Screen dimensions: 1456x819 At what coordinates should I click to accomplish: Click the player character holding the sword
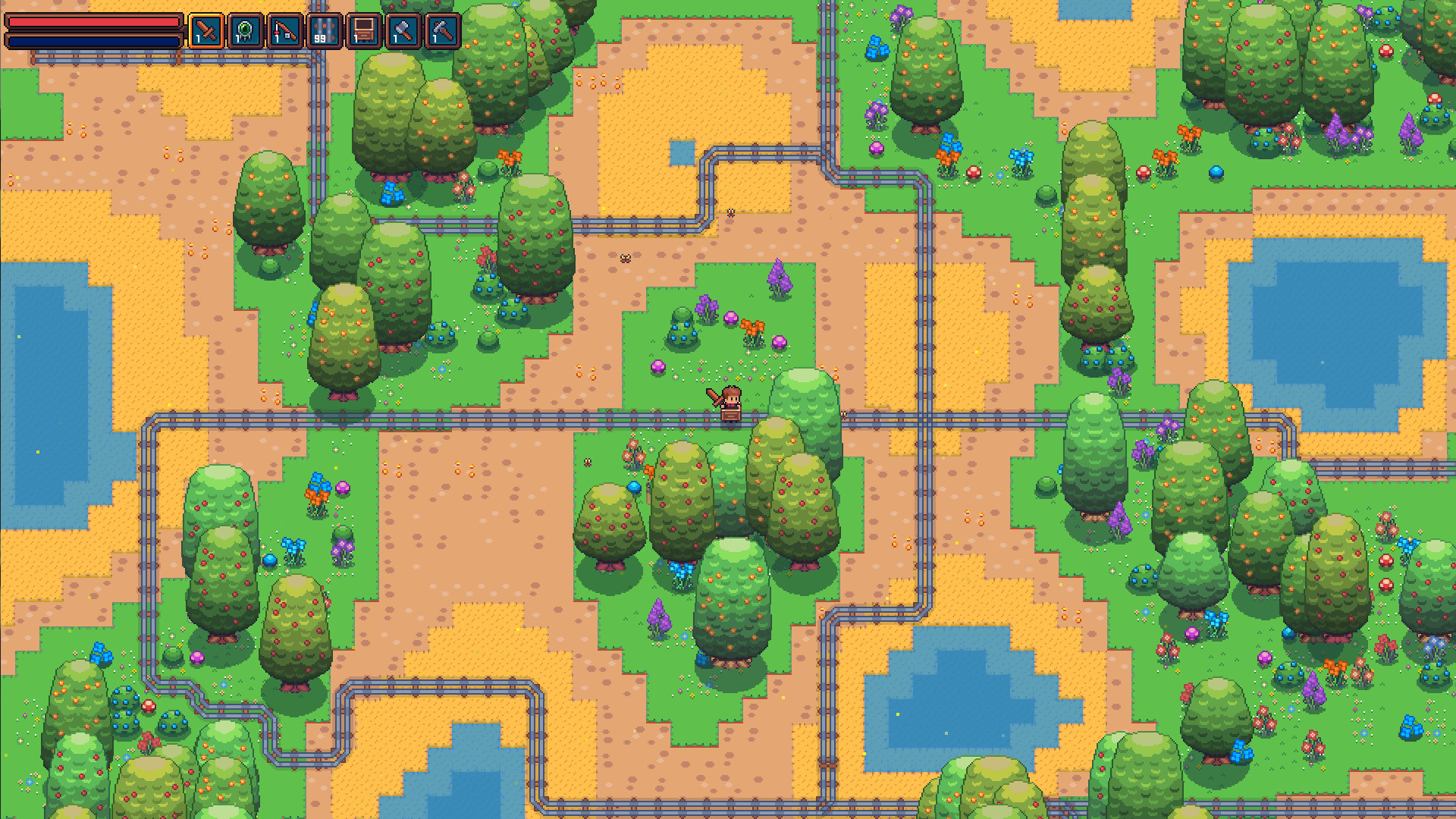click(730, 402)
